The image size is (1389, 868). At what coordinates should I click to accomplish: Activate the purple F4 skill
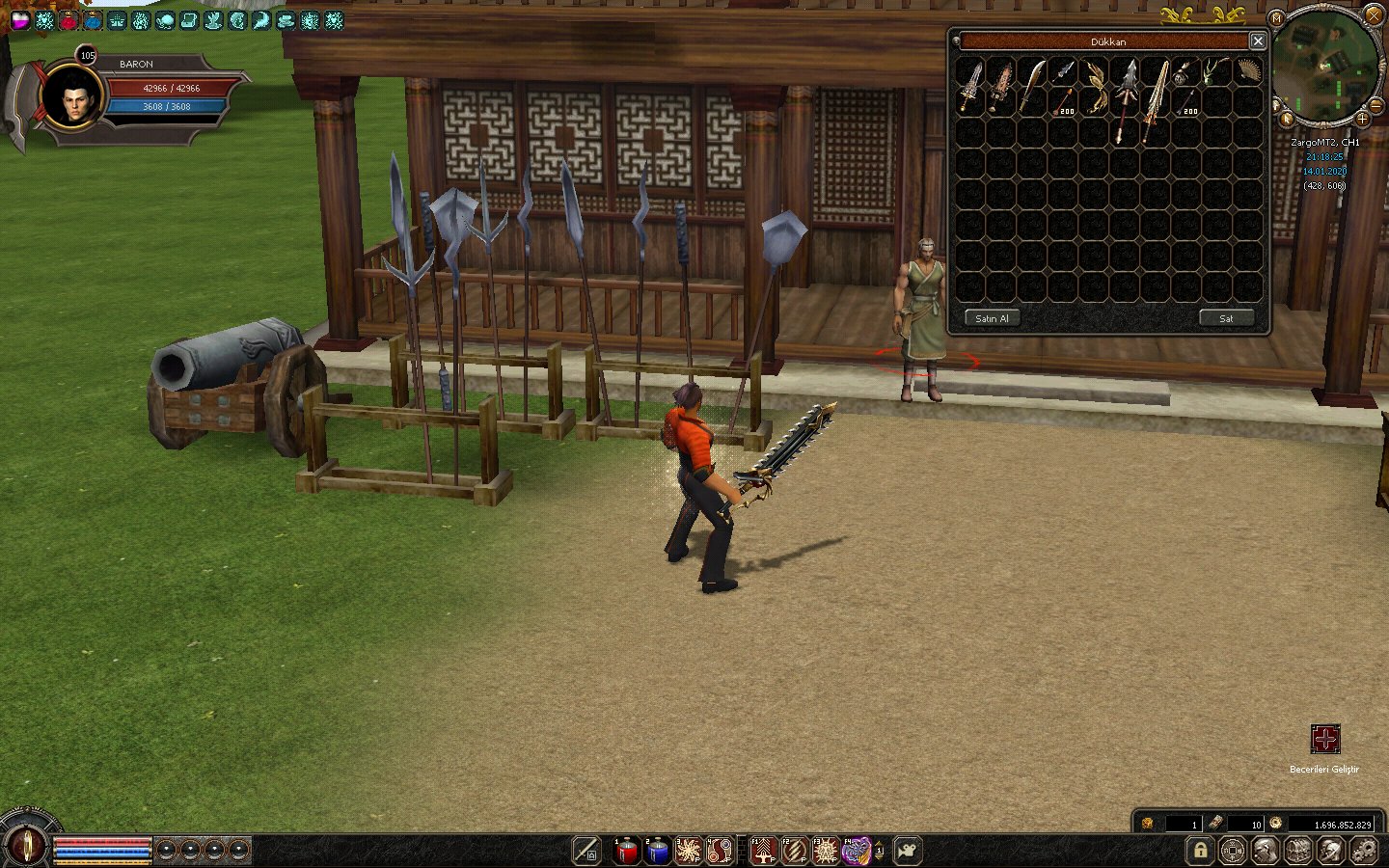pos(856,851)
